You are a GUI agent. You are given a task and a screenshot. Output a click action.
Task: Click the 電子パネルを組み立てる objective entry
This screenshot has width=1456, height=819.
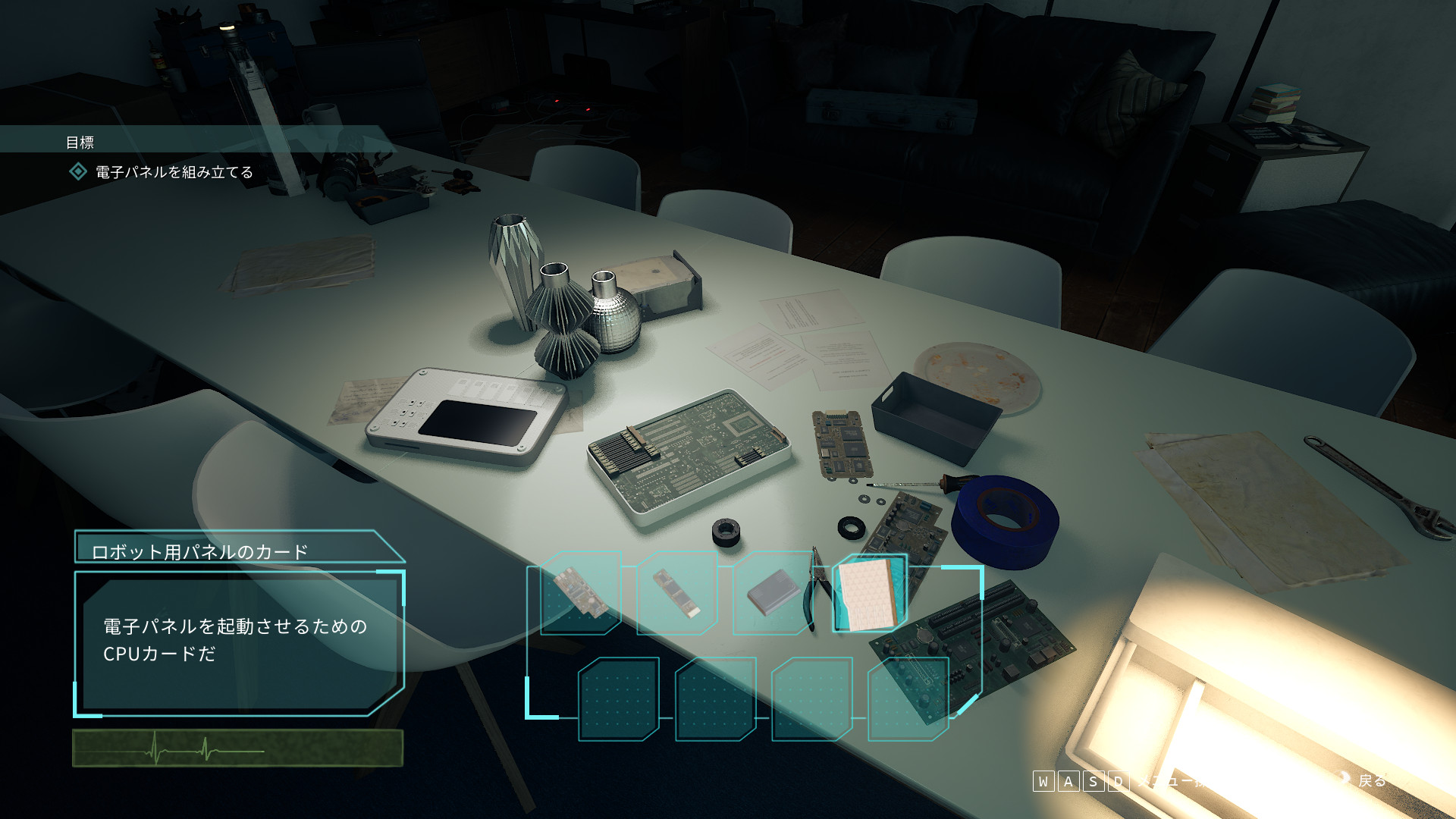pyautogui.click(x=174, y=172)
